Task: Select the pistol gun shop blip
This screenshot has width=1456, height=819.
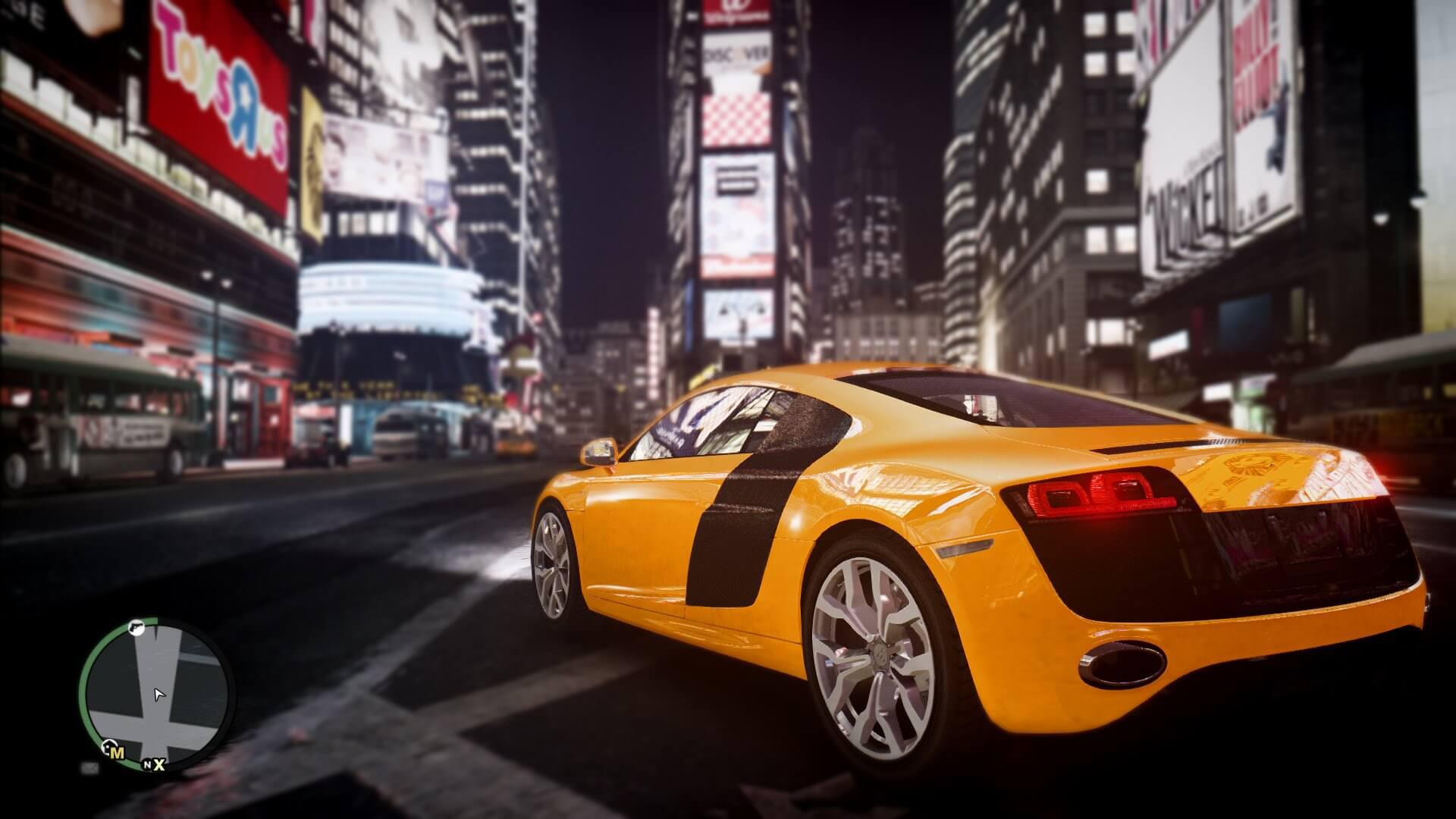Action: coord(136,628)
